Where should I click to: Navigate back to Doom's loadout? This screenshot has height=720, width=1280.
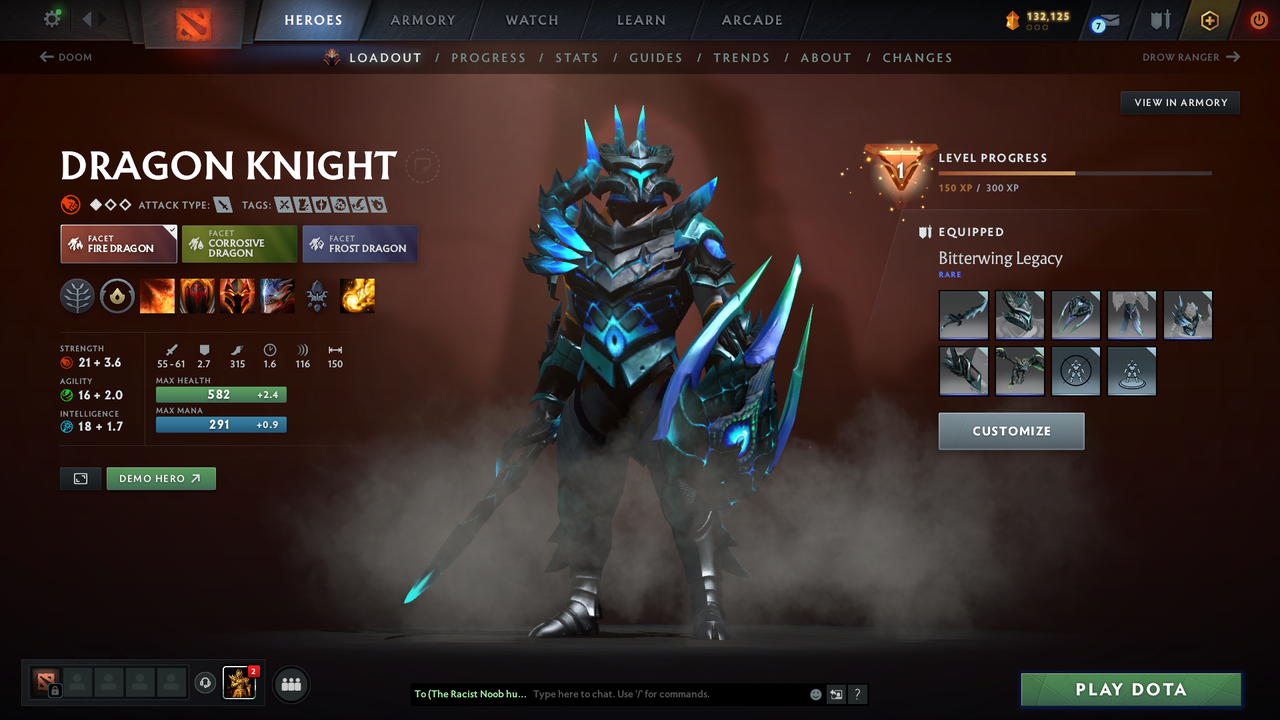click(66, 57)
